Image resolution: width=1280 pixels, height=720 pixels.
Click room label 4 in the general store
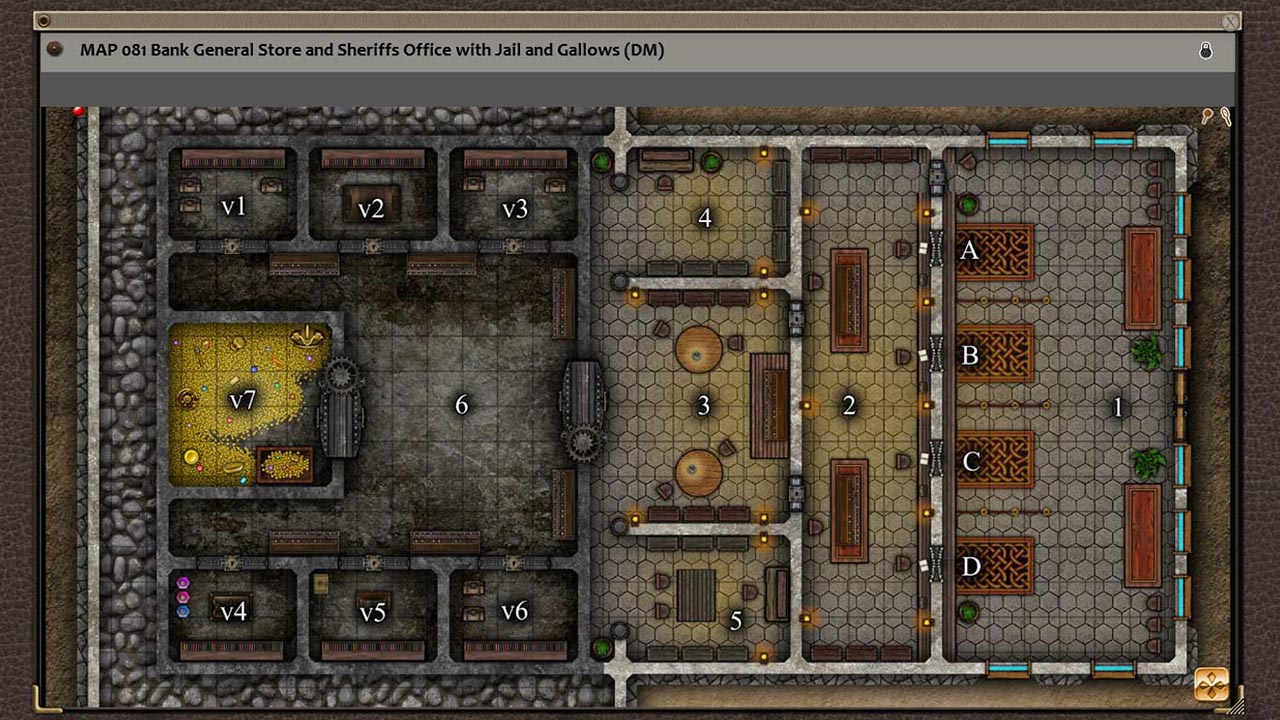(703, 218)
